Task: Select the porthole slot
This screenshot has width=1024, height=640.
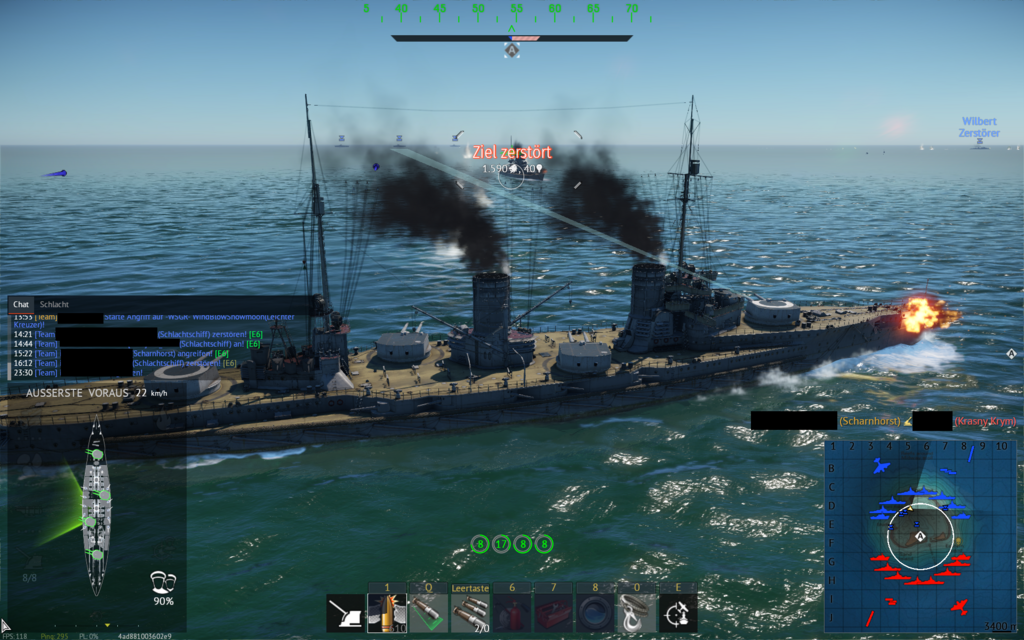Action: pyautogui.click(x=595, y=613)
